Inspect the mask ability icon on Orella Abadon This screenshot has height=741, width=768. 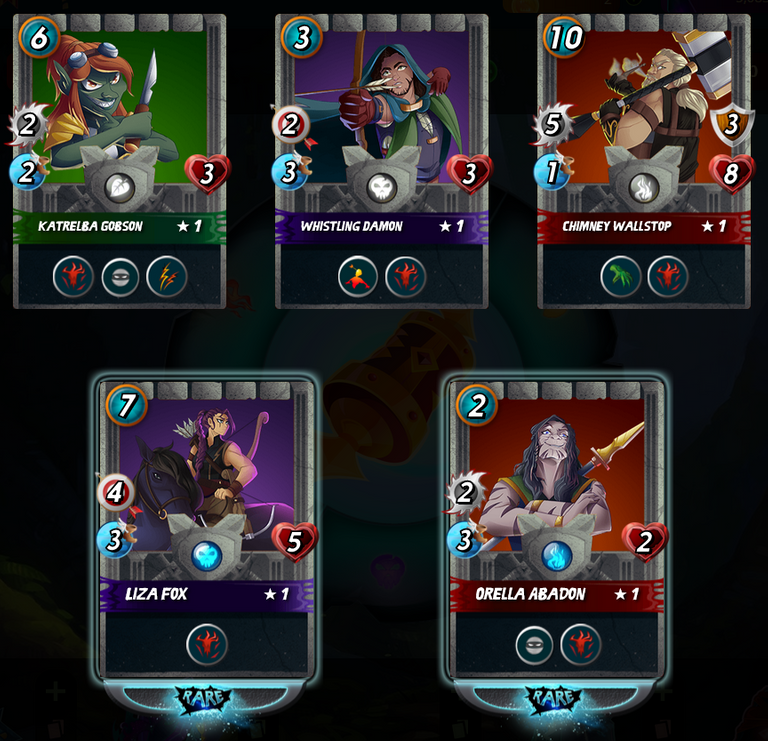pyautogui.click(x=535, y=645)
